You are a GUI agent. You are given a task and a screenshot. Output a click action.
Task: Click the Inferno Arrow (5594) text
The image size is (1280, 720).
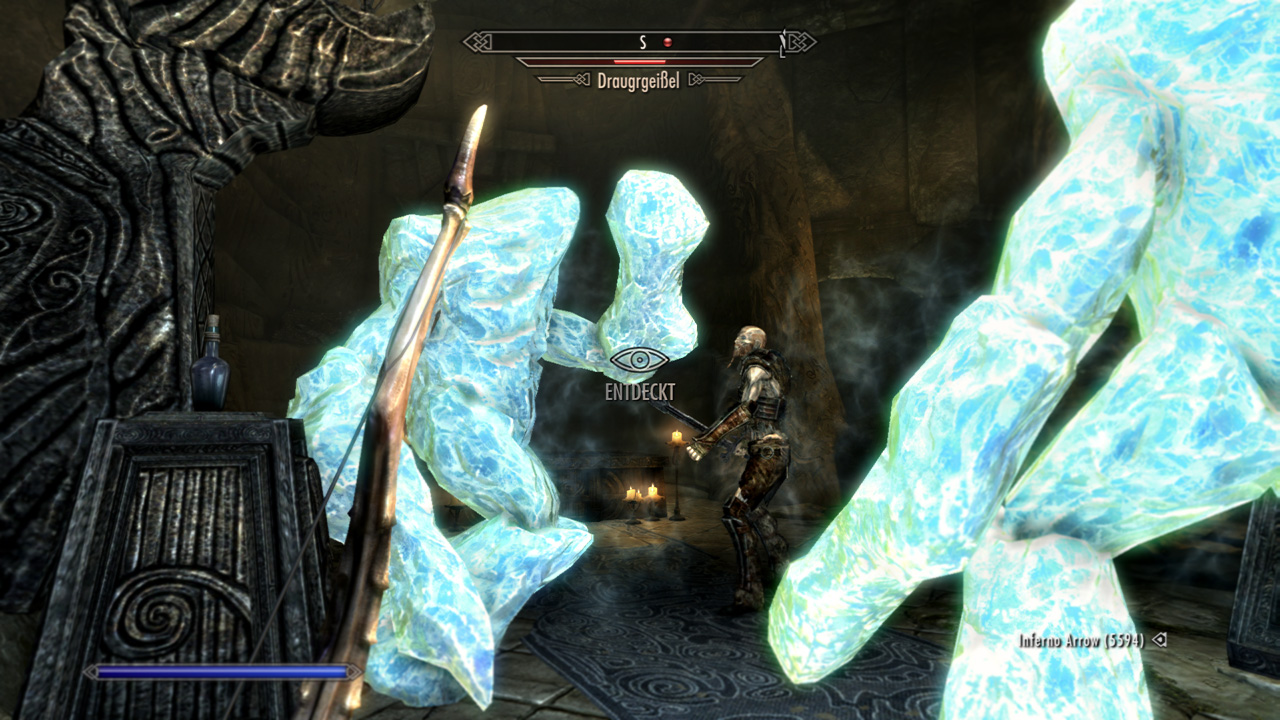[x=1082, y=640]
